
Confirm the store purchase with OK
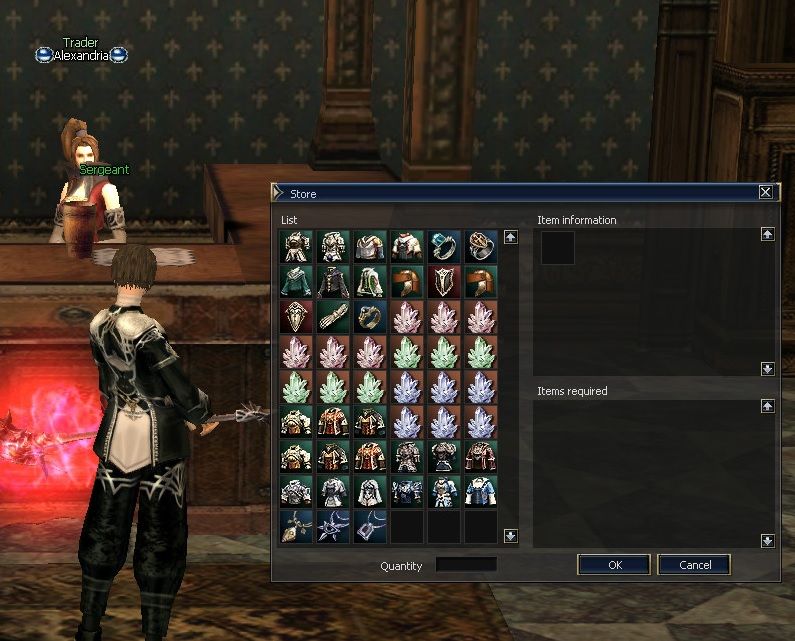click(x=614, y=565)
